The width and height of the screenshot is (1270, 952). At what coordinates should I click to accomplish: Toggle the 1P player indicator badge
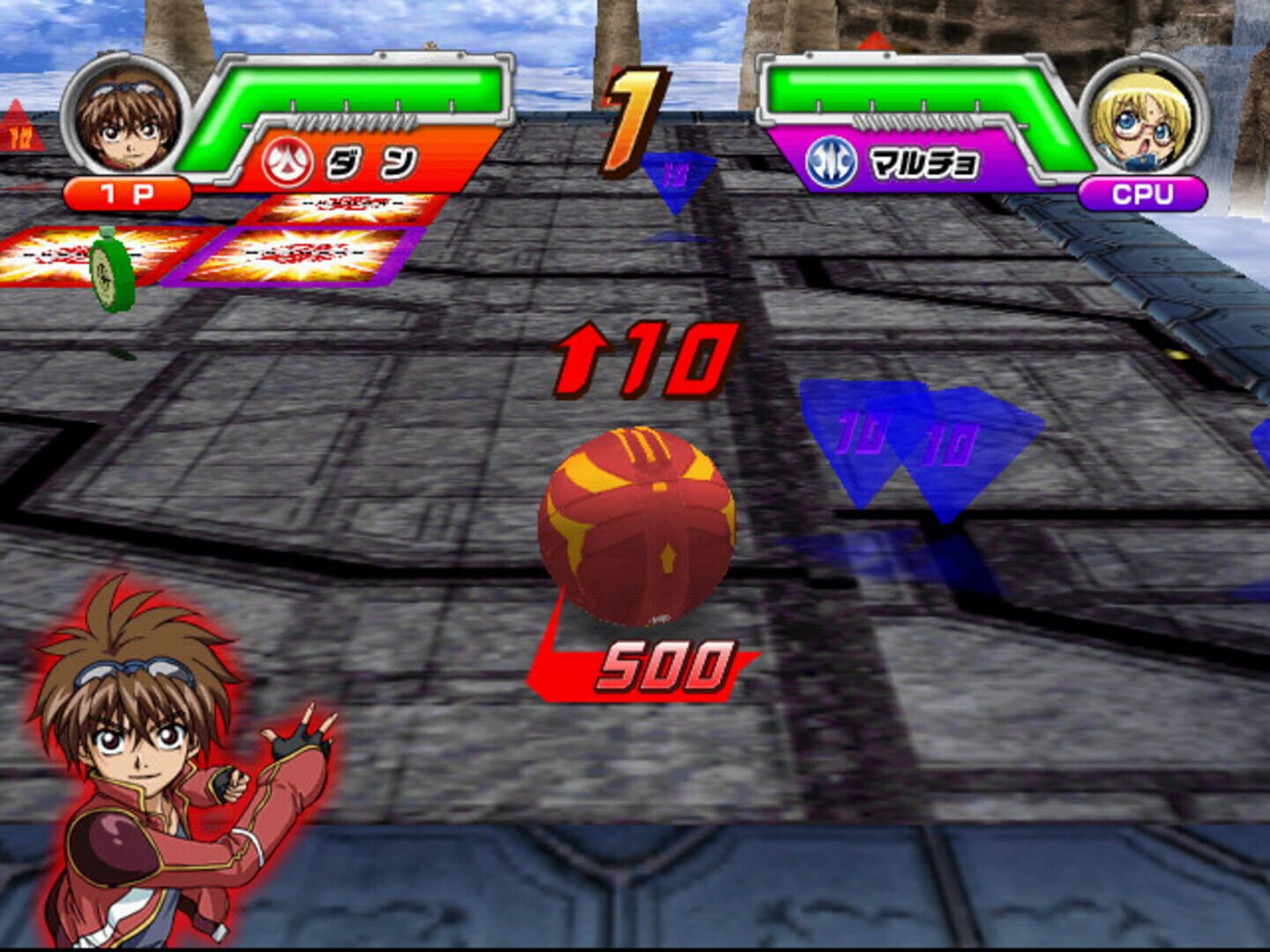[128, 192]
